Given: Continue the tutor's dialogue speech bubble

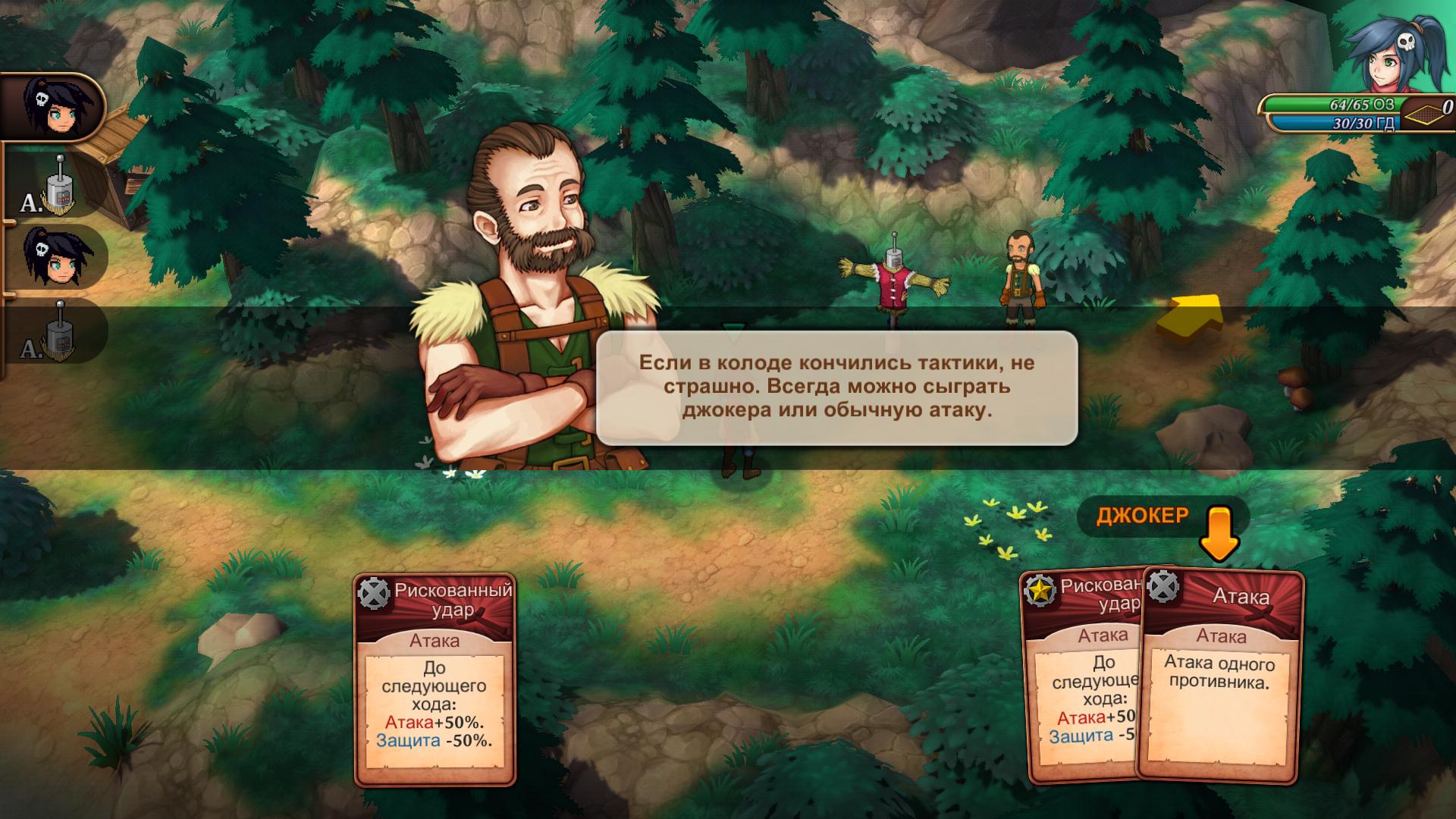Looking at the screenshot, I should pos(836,388).
